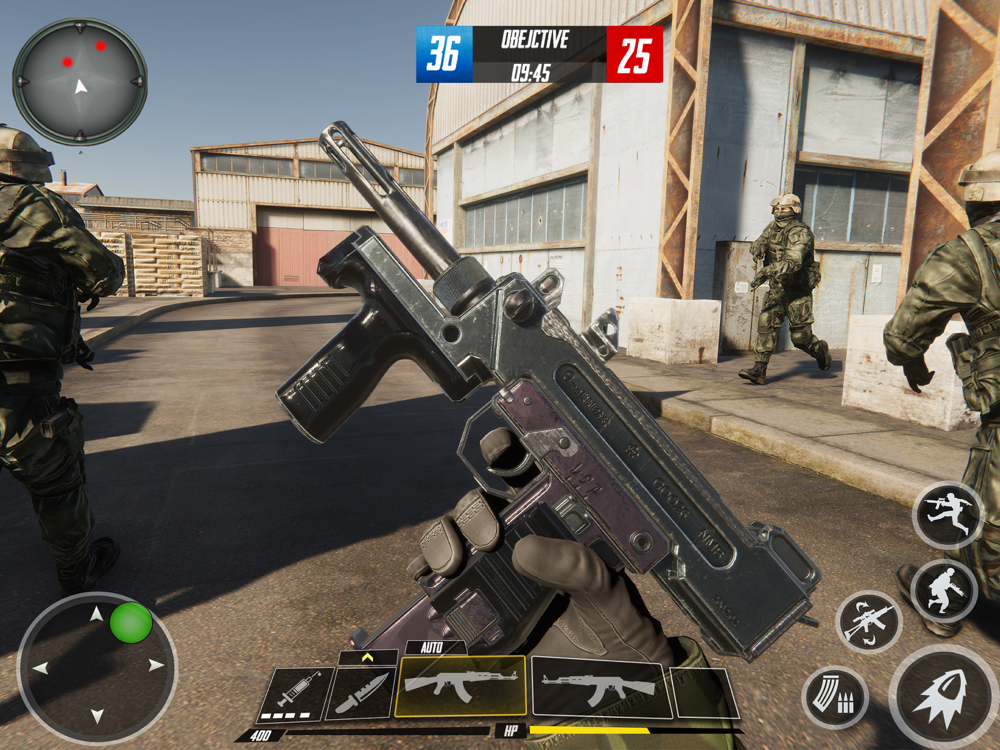1000x750 pixels.
Task: Click the joystick's left arrow
Action: (x=41, y=667)
